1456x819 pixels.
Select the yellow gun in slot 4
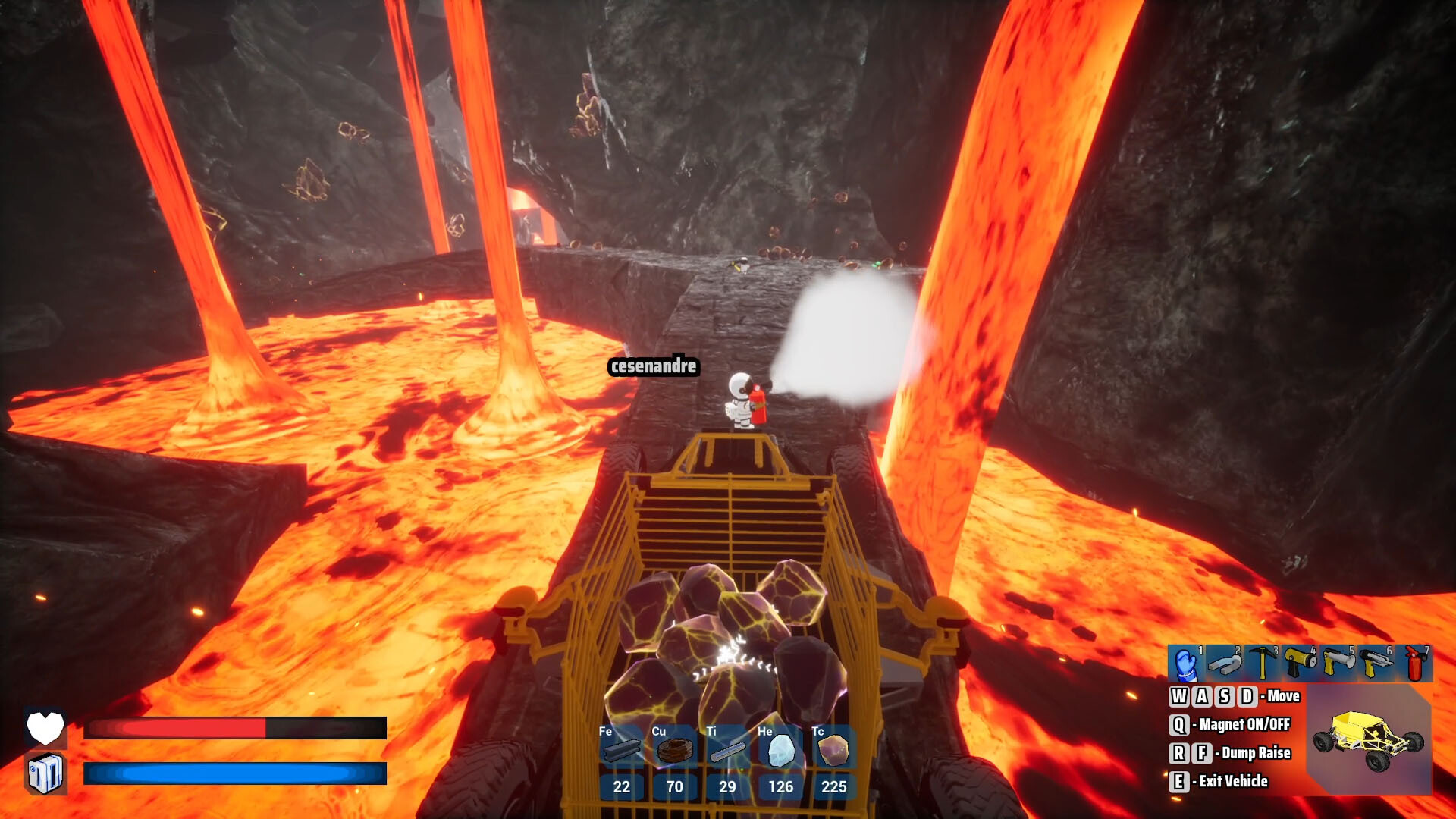[x=1300, y=664]
